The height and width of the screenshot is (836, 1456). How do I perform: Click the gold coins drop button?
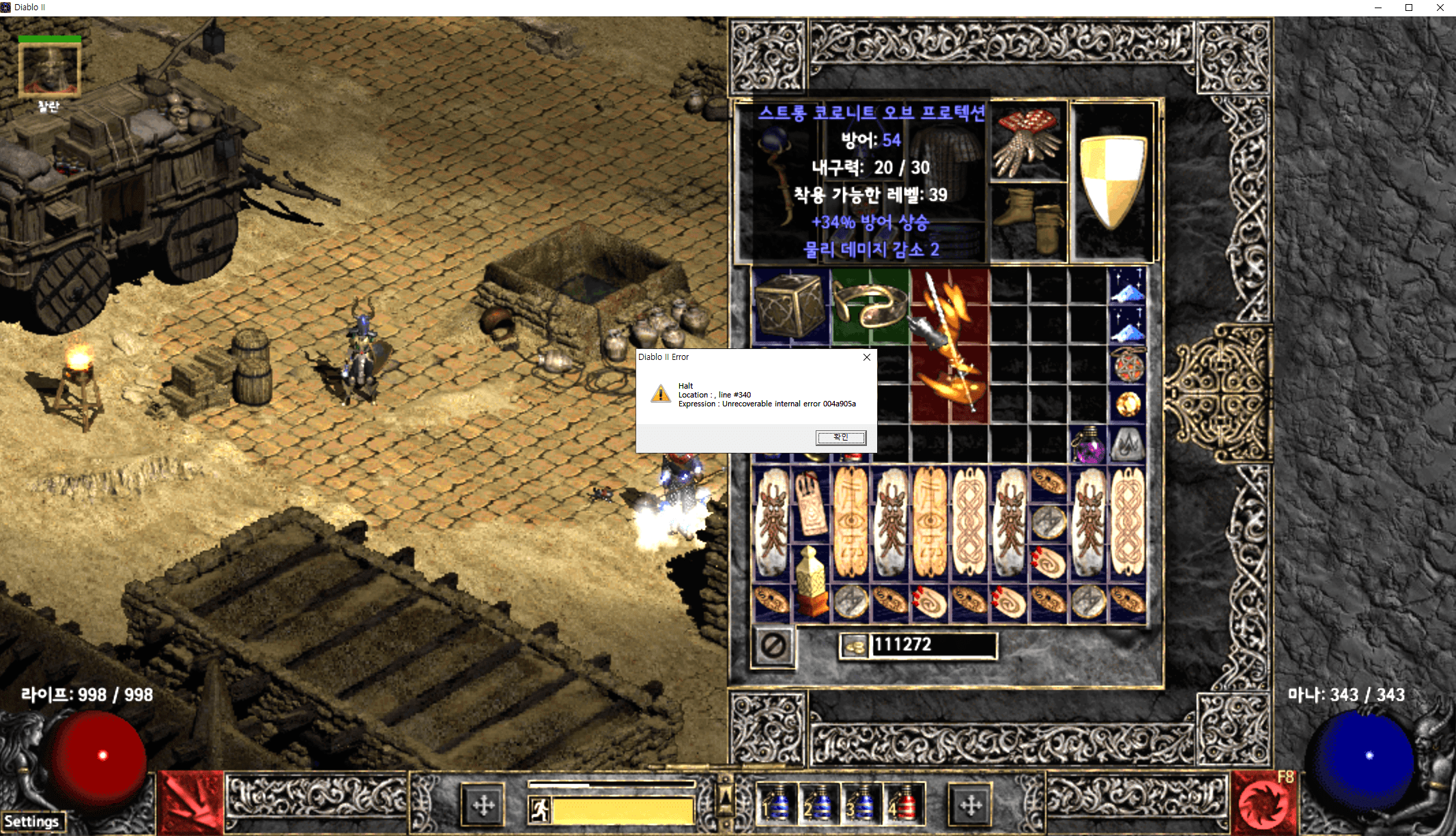point(853,645)
